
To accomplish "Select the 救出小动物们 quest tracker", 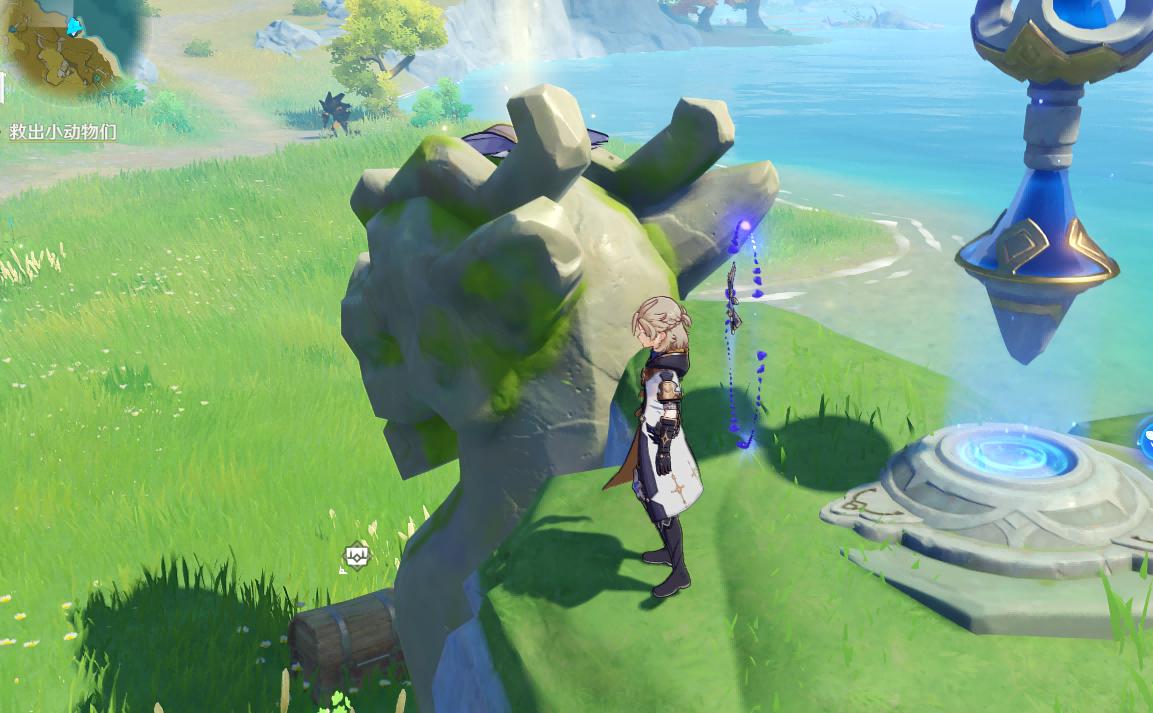I will coord(63,131).
